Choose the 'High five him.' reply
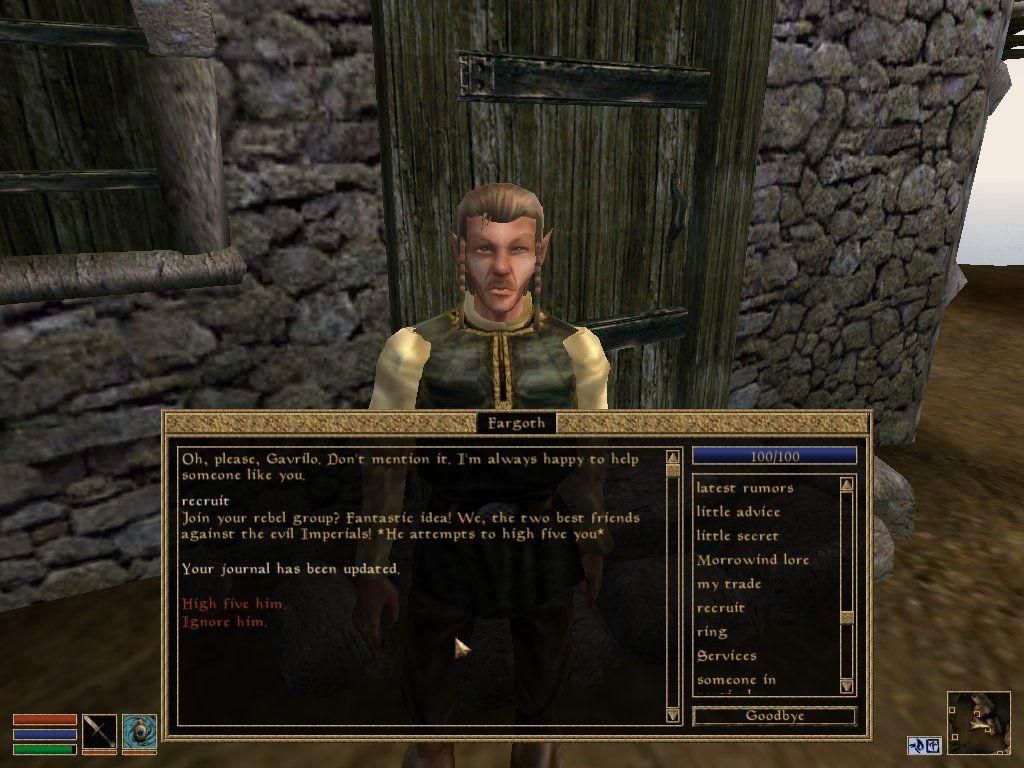 [x=233, y=604]
